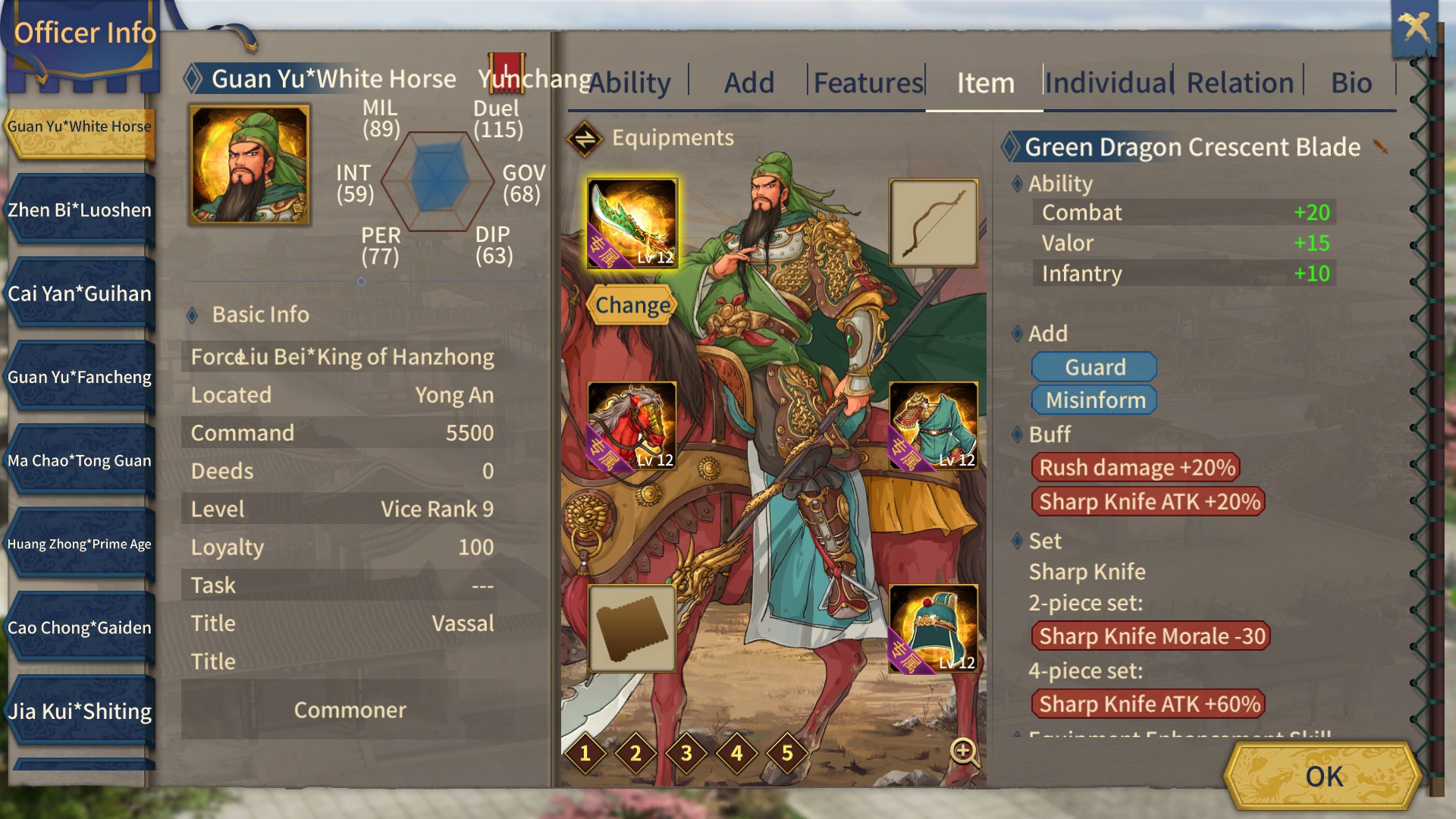The image size is (1456, 819).
Task: Click the Equipments exchange diamond icon
Action: pos(584,138)
